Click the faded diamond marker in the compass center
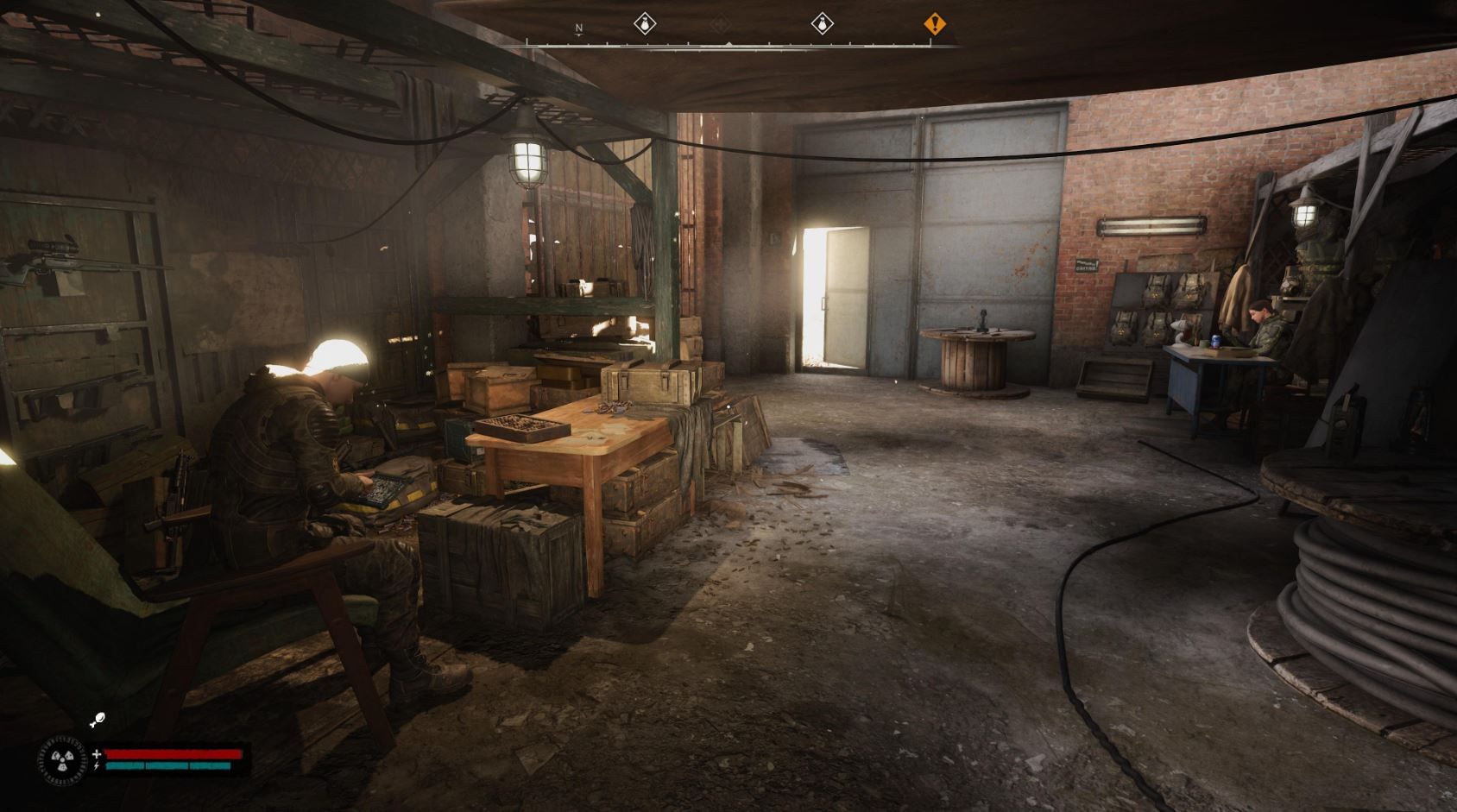 (722, 25)
